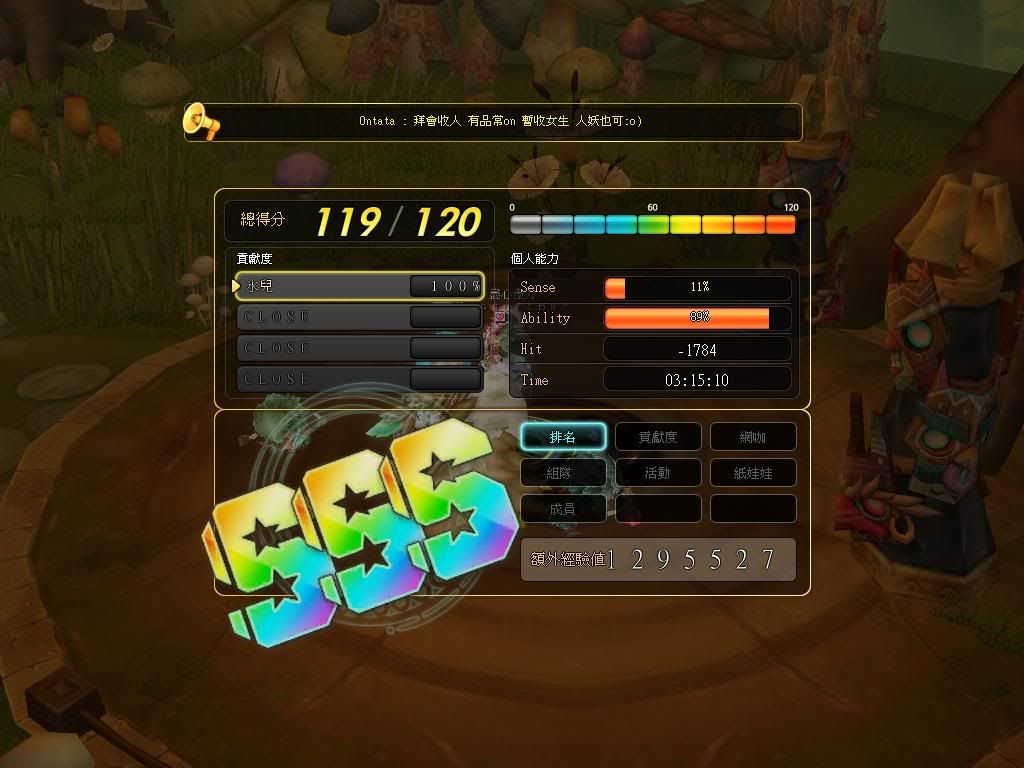This screenshot has height=768, width=1024.
Task: Select the 組隊 party bonus tile
Action: (x=563, y=473)
